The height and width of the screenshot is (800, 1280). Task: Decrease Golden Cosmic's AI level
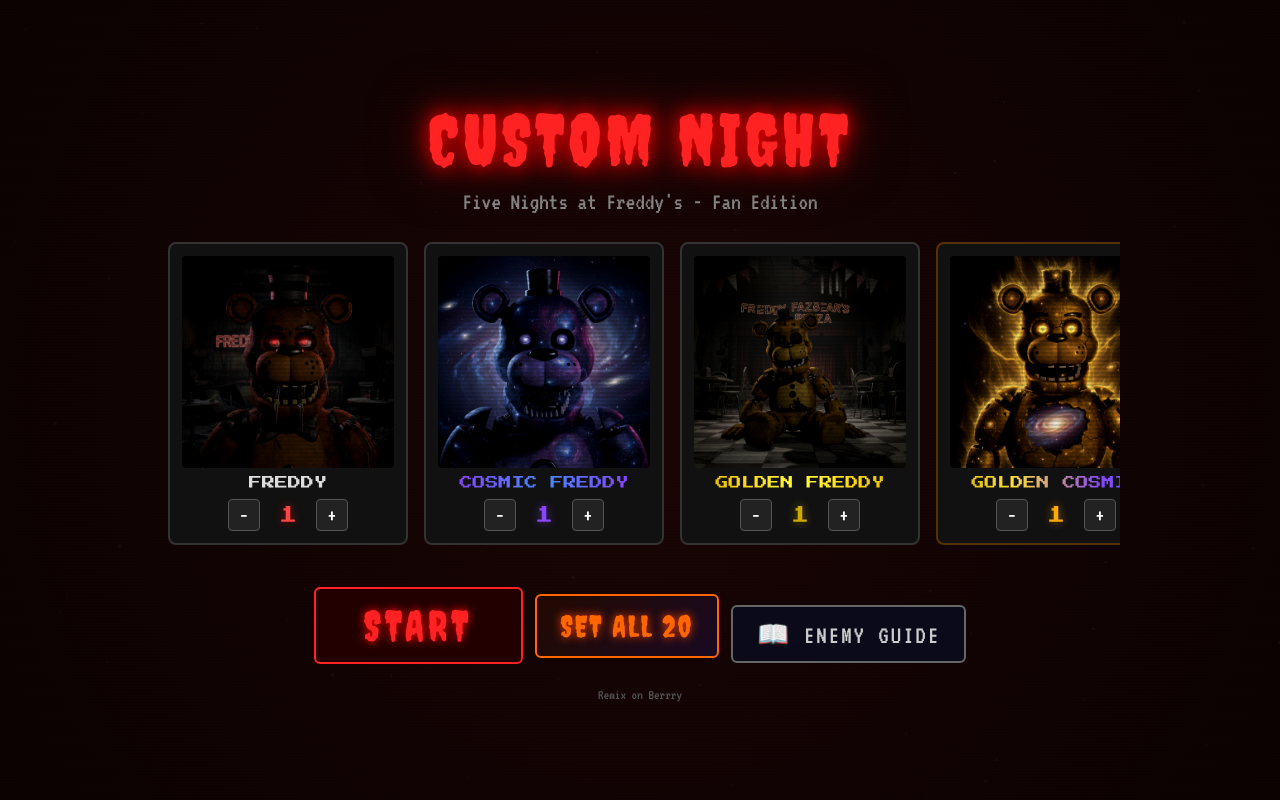click(x=1012, y=514)
